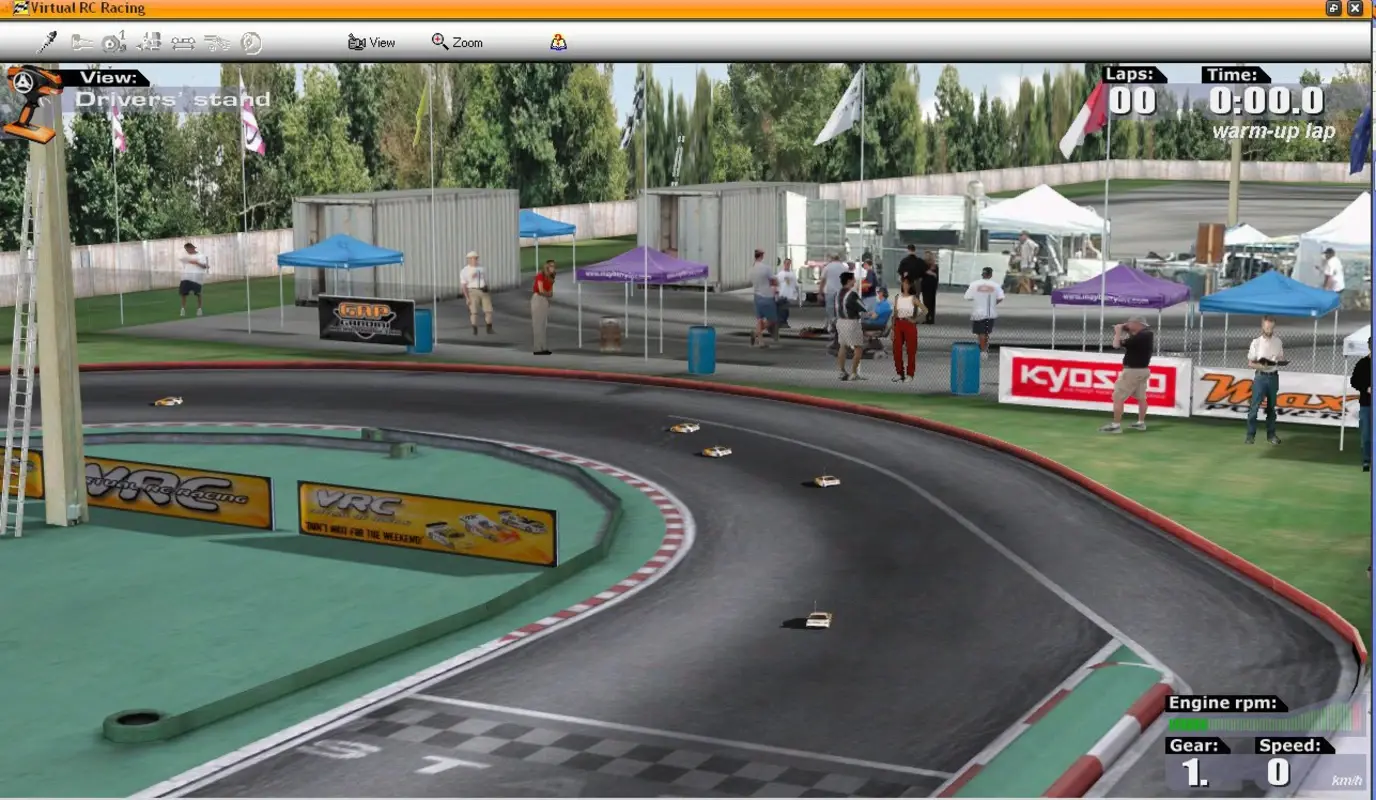Open the View camera menu
The height and width of the screenshot is (800, 1376).
click(372, 42)
